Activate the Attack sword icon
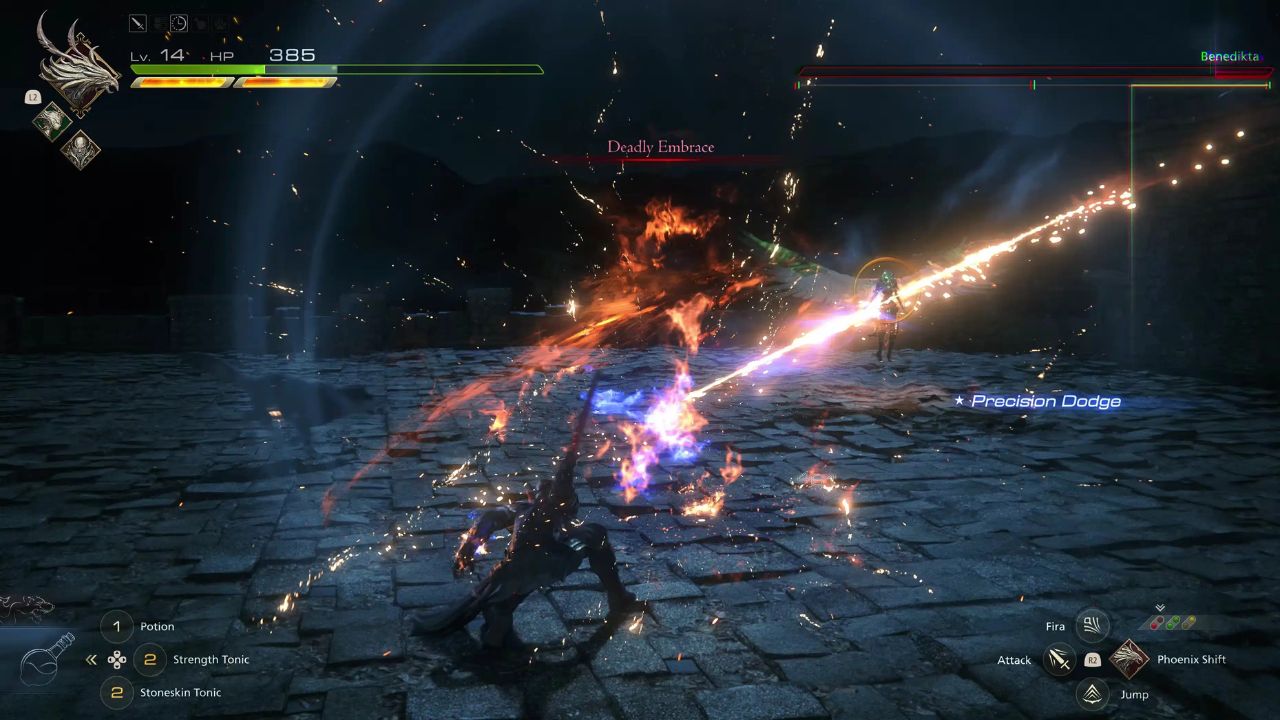 (1059, 660)
